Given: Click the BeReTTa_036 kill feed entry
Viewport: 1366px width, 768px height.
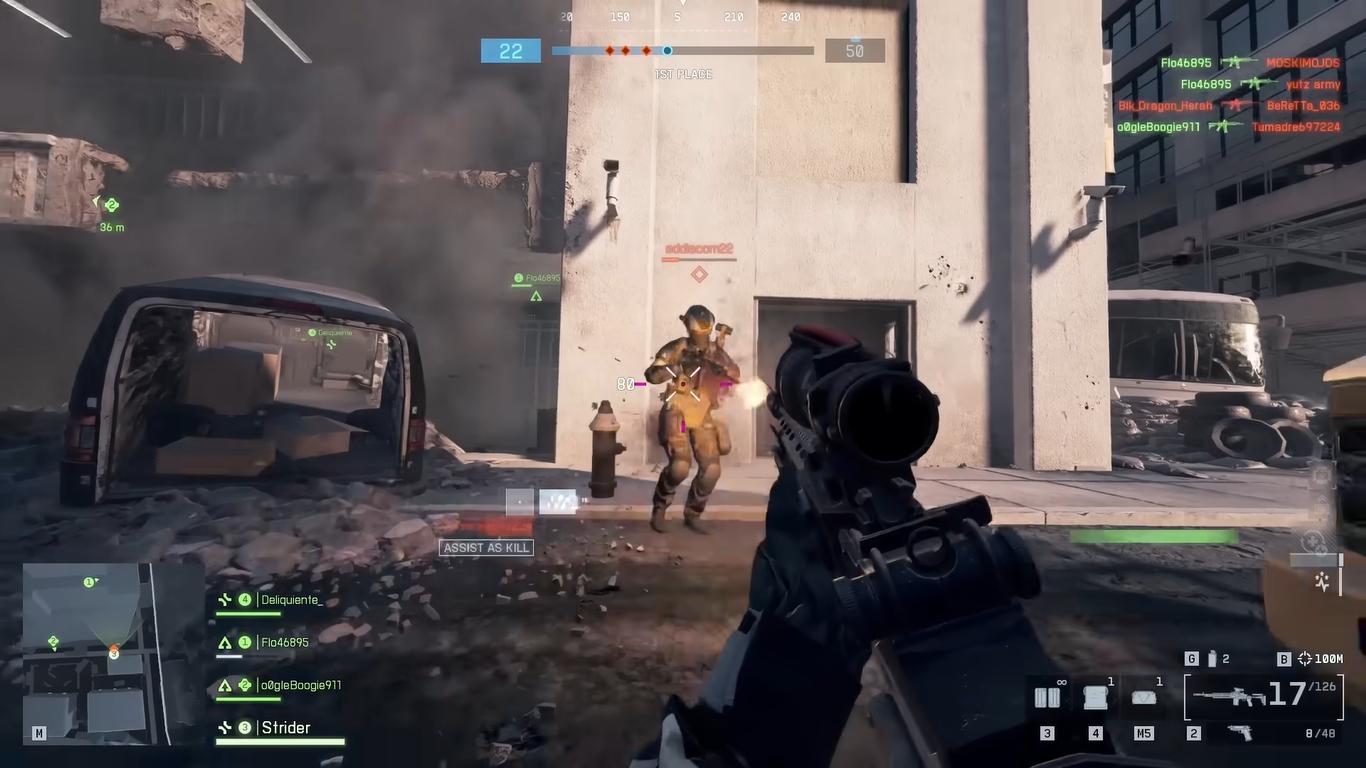Looking at the screenshot, I should click(x=1302, y=106).
